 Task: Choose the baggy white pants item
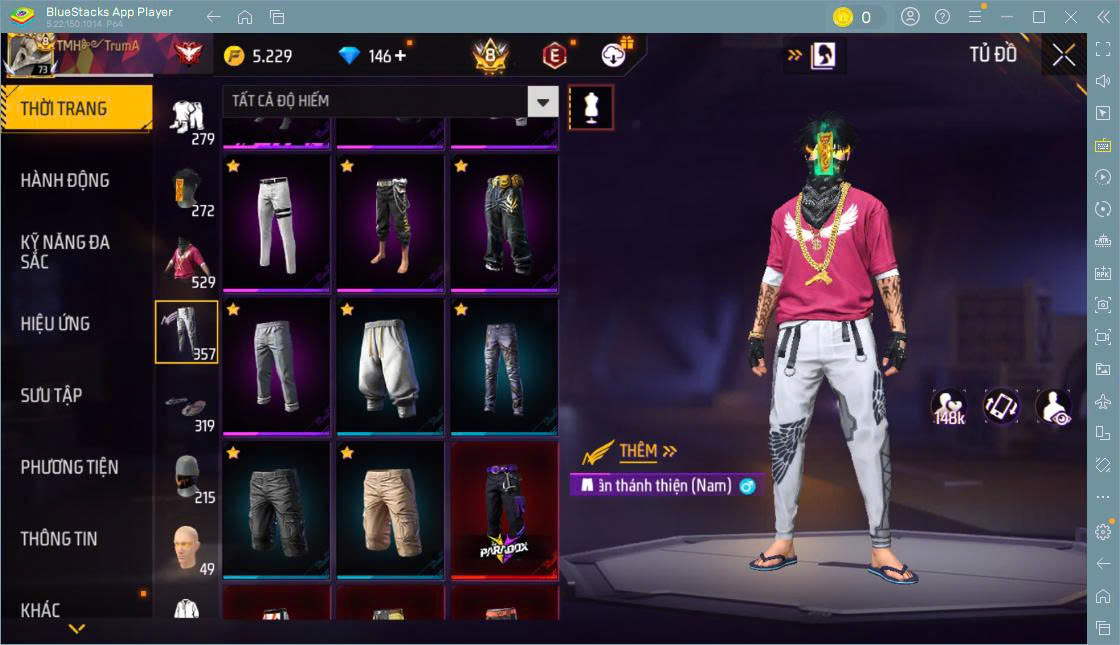[390, 365]
